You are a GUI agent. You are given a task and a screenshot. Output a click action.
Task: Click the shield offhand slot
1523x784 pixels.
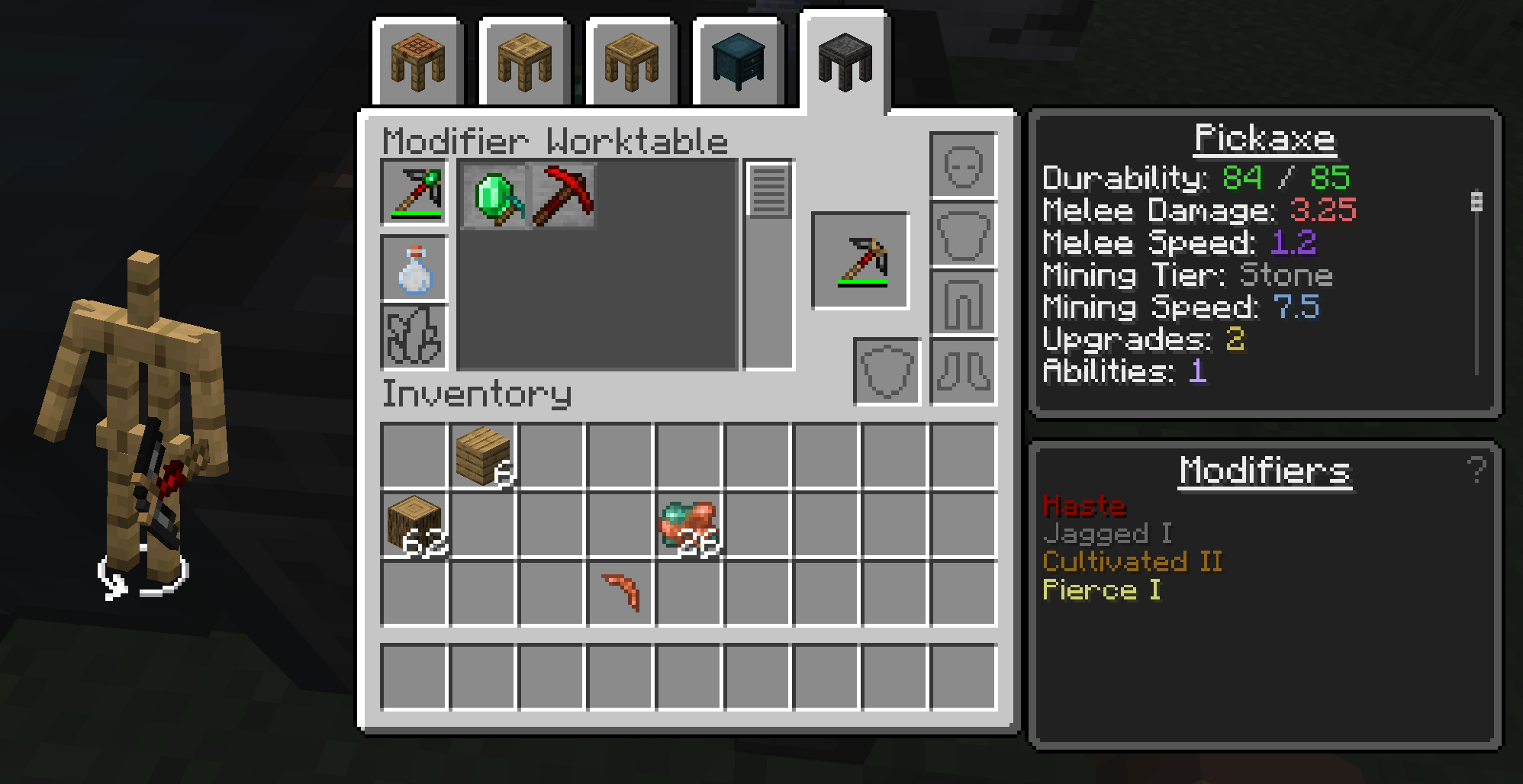887,371
